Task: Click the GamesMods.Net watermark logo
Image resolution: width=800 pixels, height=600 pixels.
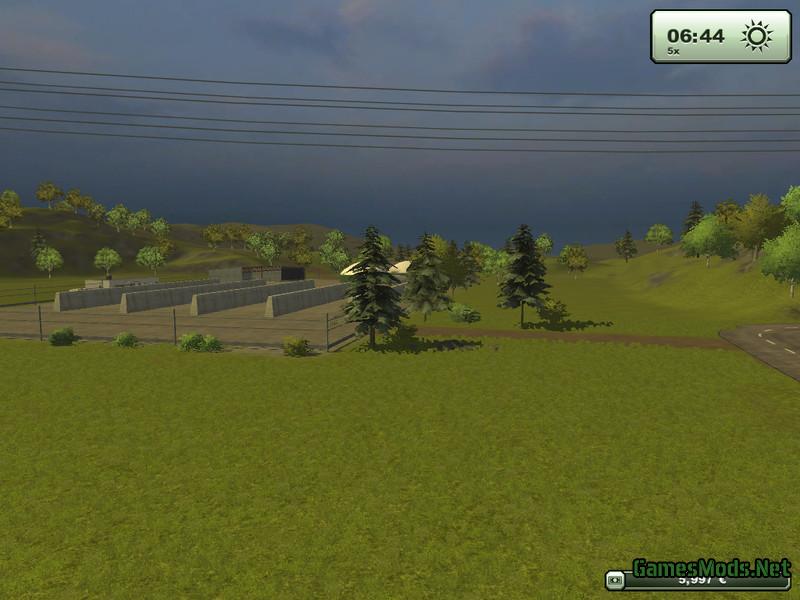Action: pos(711,568)
